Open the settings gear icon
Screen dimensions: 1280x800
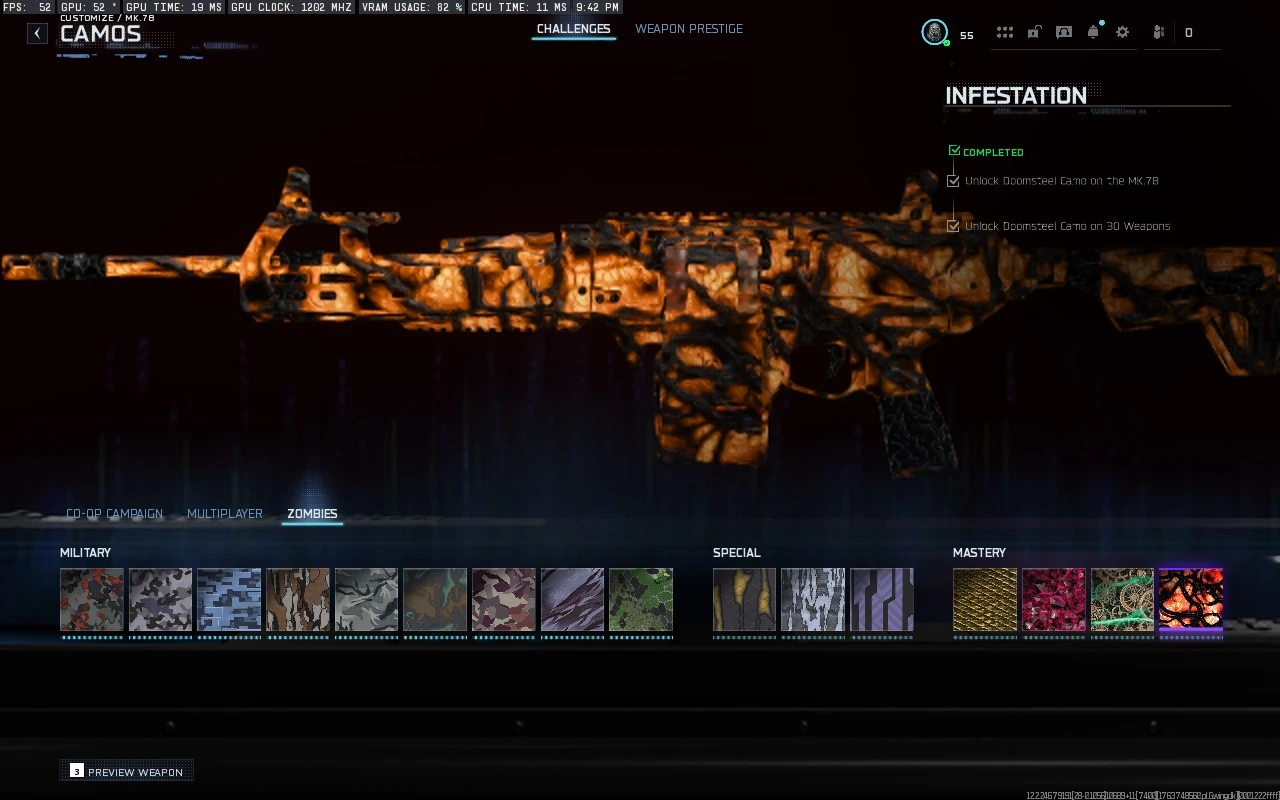pyautogui.click(x=1122, y=32)
